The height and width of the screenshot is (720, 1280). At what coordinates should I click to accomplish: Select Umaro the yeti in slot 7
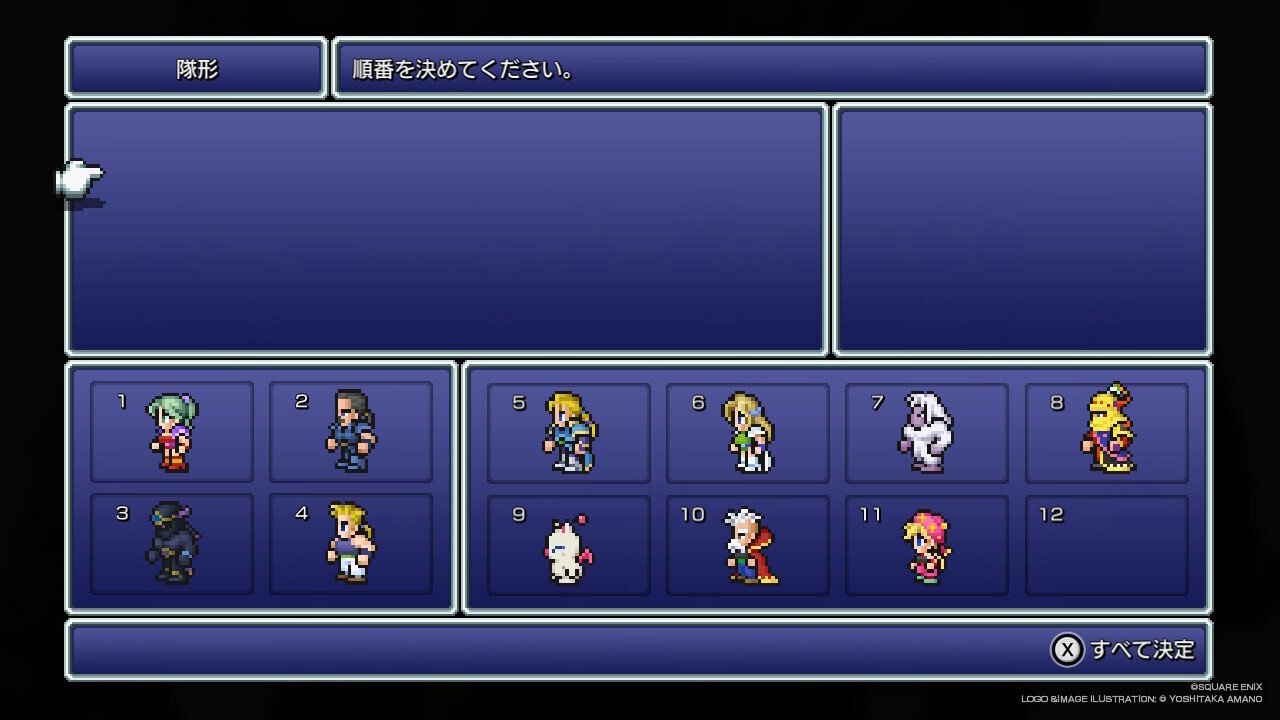point(926,430)
